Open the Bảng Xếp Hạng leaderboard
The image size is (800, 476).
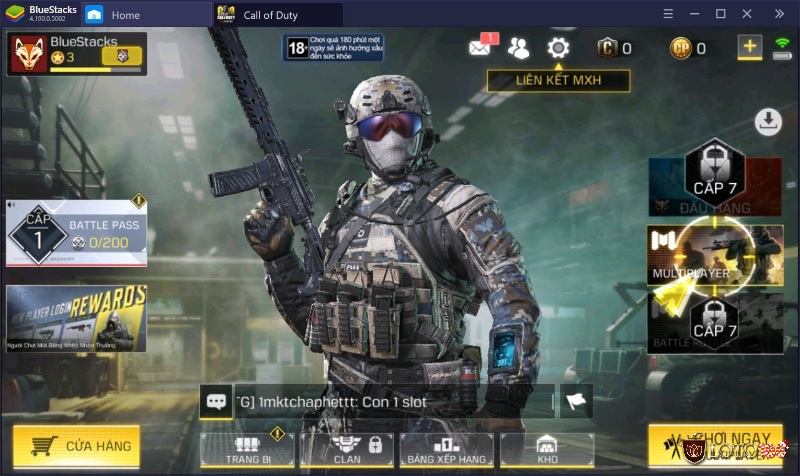click(x=446, y=449)
